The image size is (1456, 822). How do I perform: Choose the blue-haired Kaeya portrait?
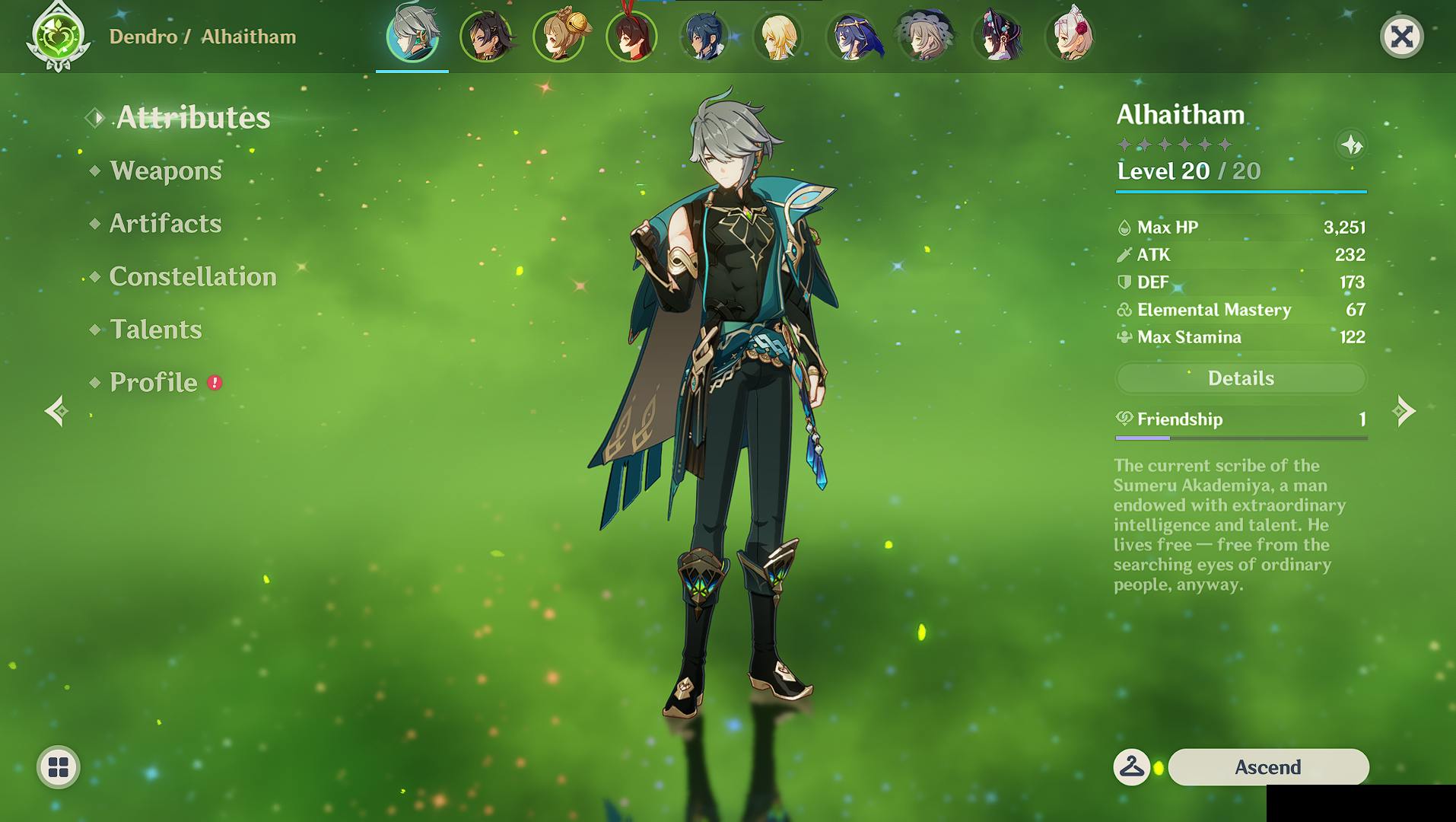click(705, 37)
